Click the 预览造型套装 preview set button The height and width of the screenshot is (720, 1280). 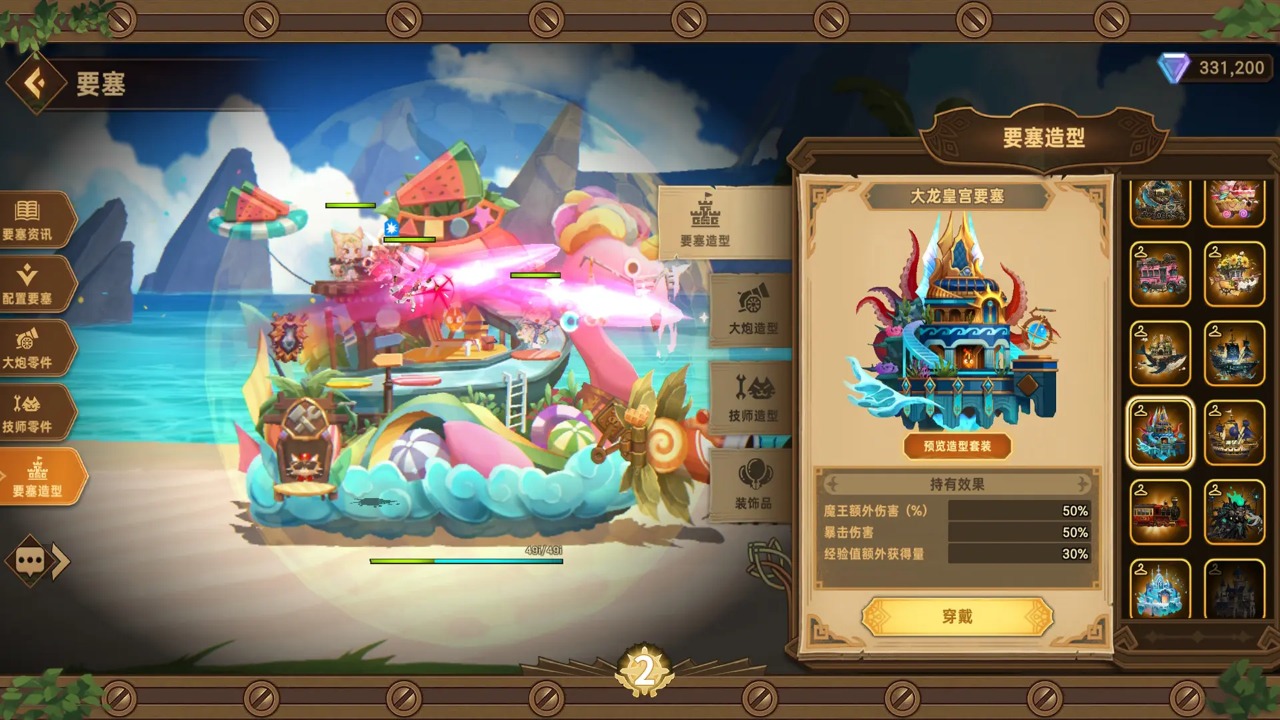tap(959, 447)
